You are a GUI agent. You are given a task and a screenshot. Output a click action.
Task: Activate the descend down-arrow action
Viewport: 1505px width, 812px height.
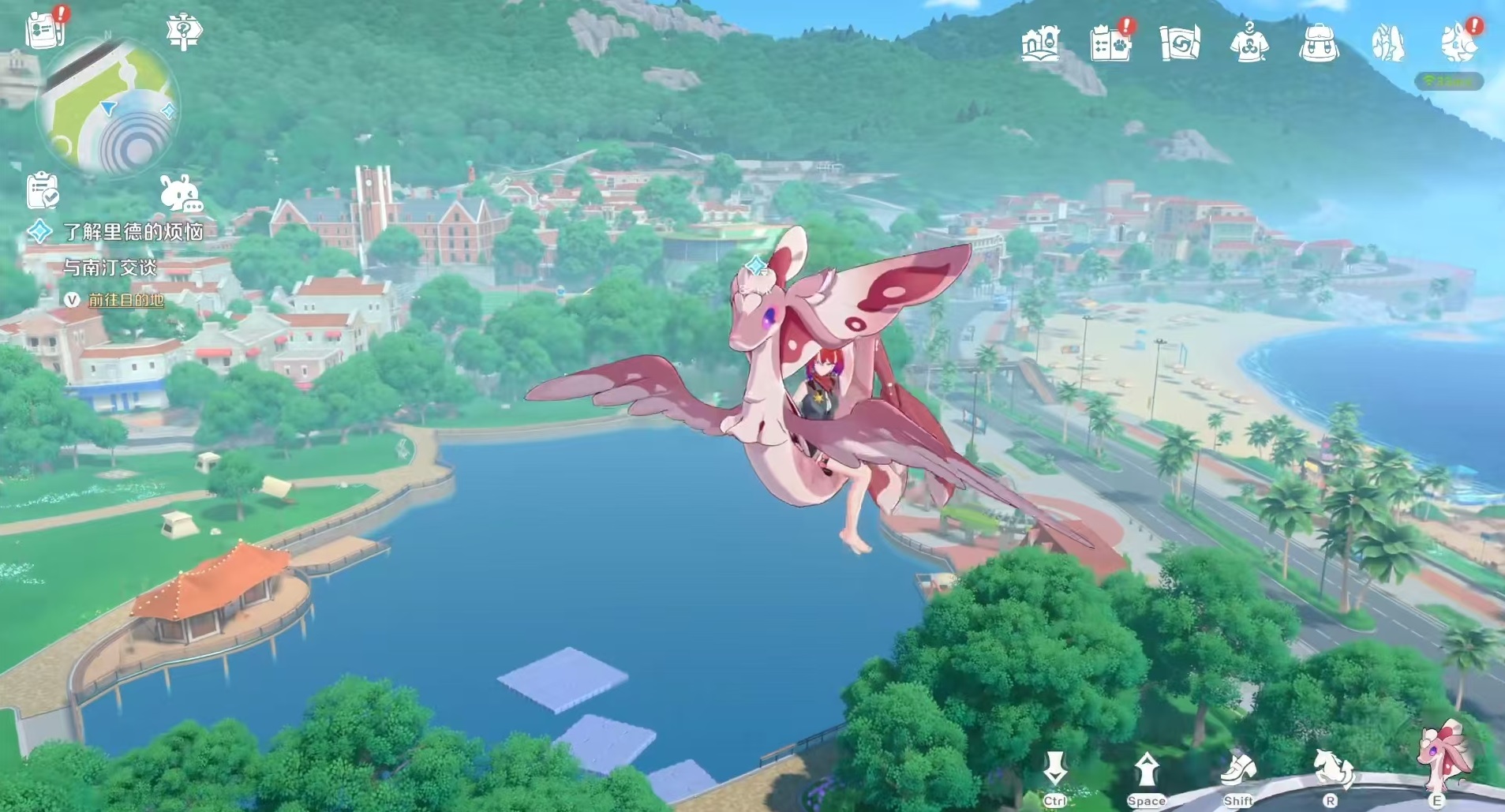click(1054, 769)
